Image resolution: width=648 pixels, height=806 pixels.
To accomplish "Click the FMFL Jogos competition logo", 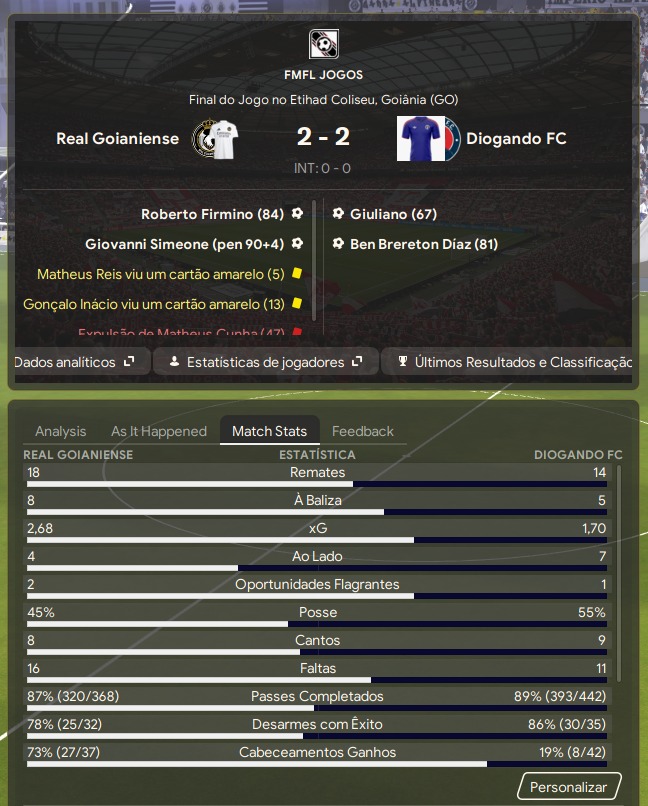I will 324,45.
